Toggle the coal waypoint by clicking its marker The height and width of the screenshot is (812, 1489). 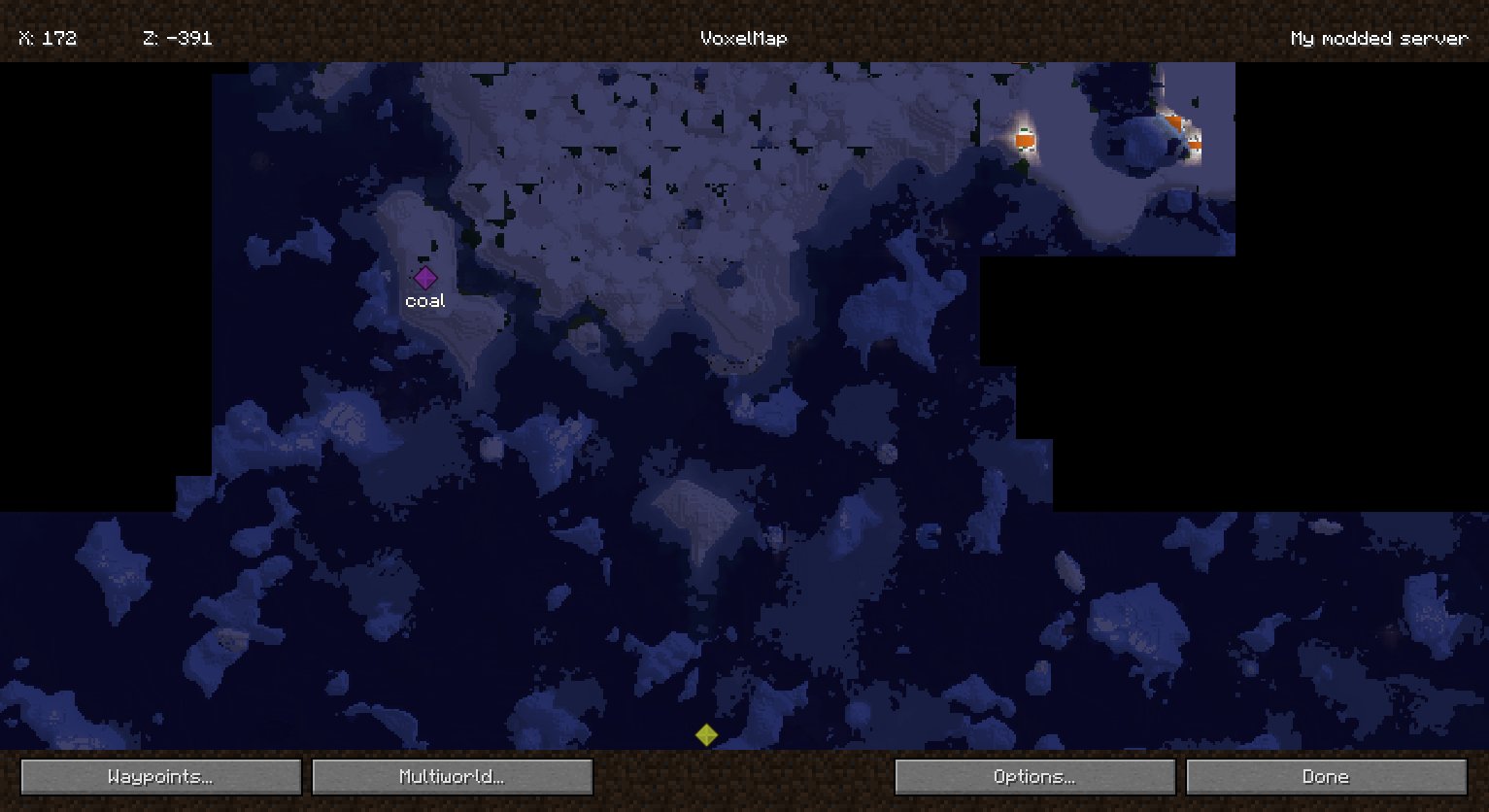425,278
